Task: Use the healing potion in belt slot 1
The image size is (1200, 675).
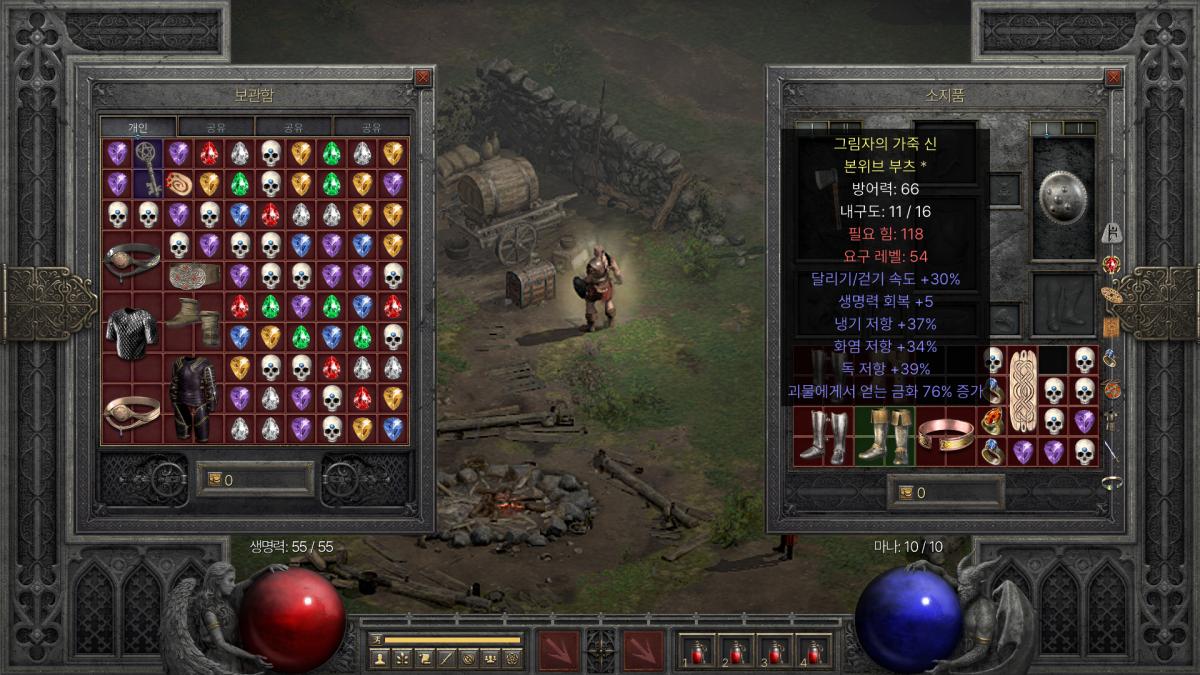Action: (698, 651)
